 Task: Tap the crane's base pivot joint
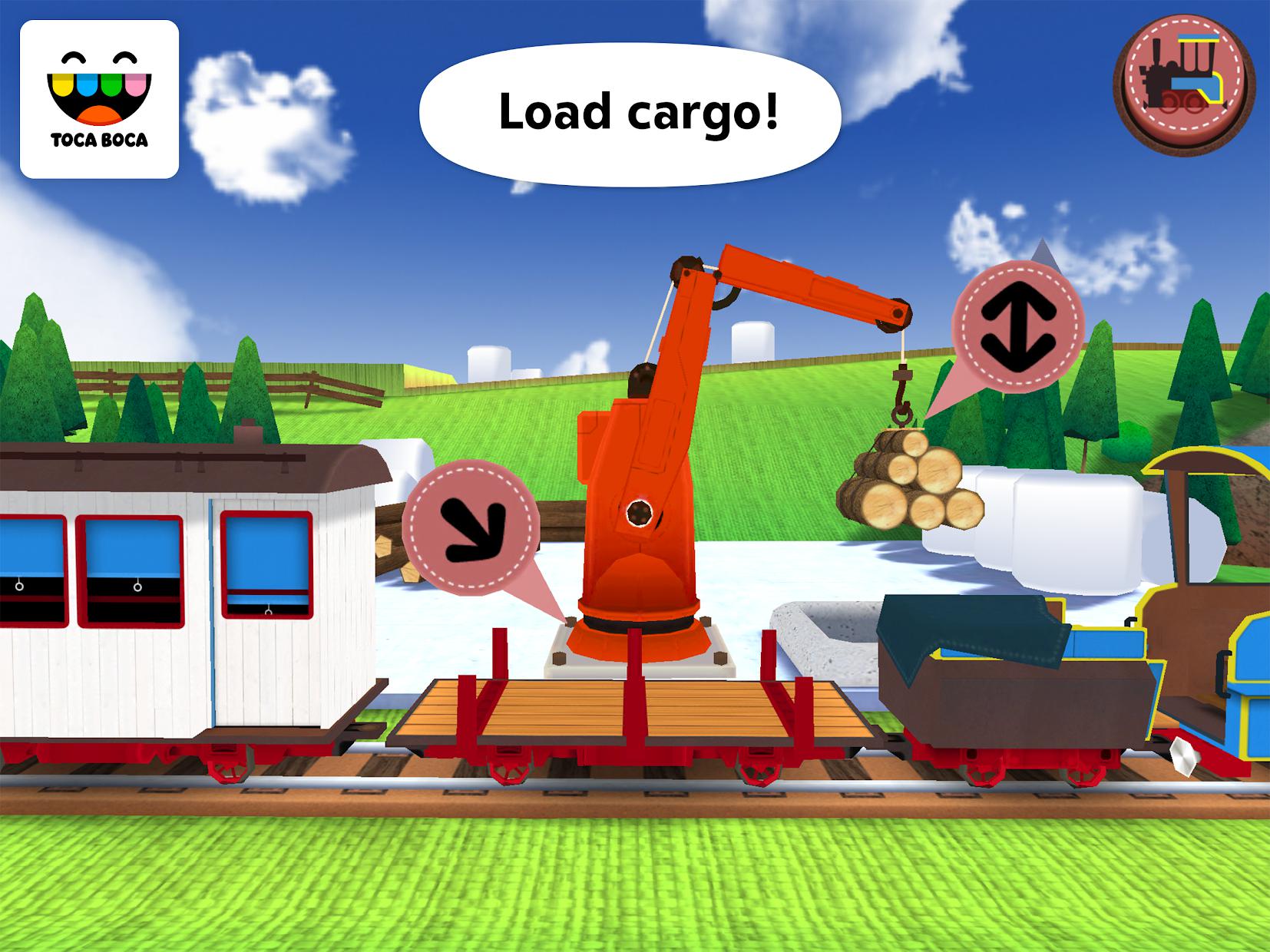pyautogui.click(x=640, y=512)
